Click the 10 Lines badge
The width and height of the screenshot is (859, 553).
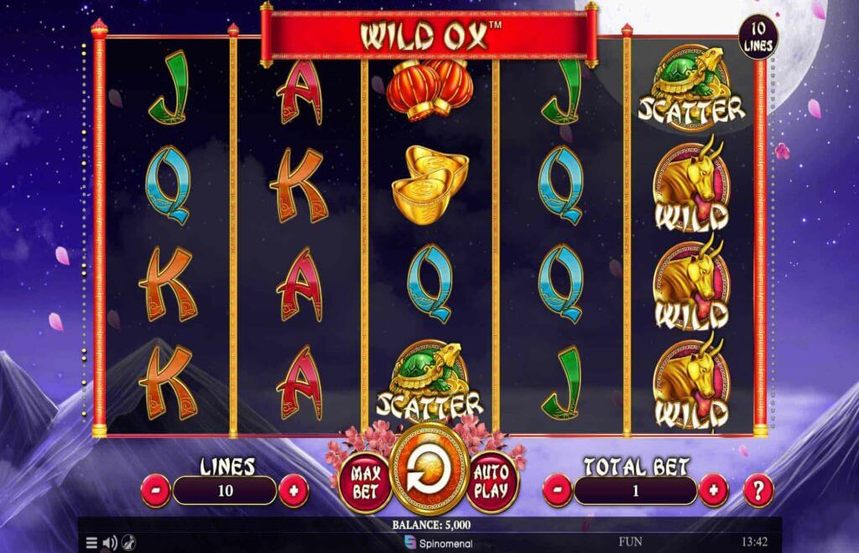click(756, 40)
